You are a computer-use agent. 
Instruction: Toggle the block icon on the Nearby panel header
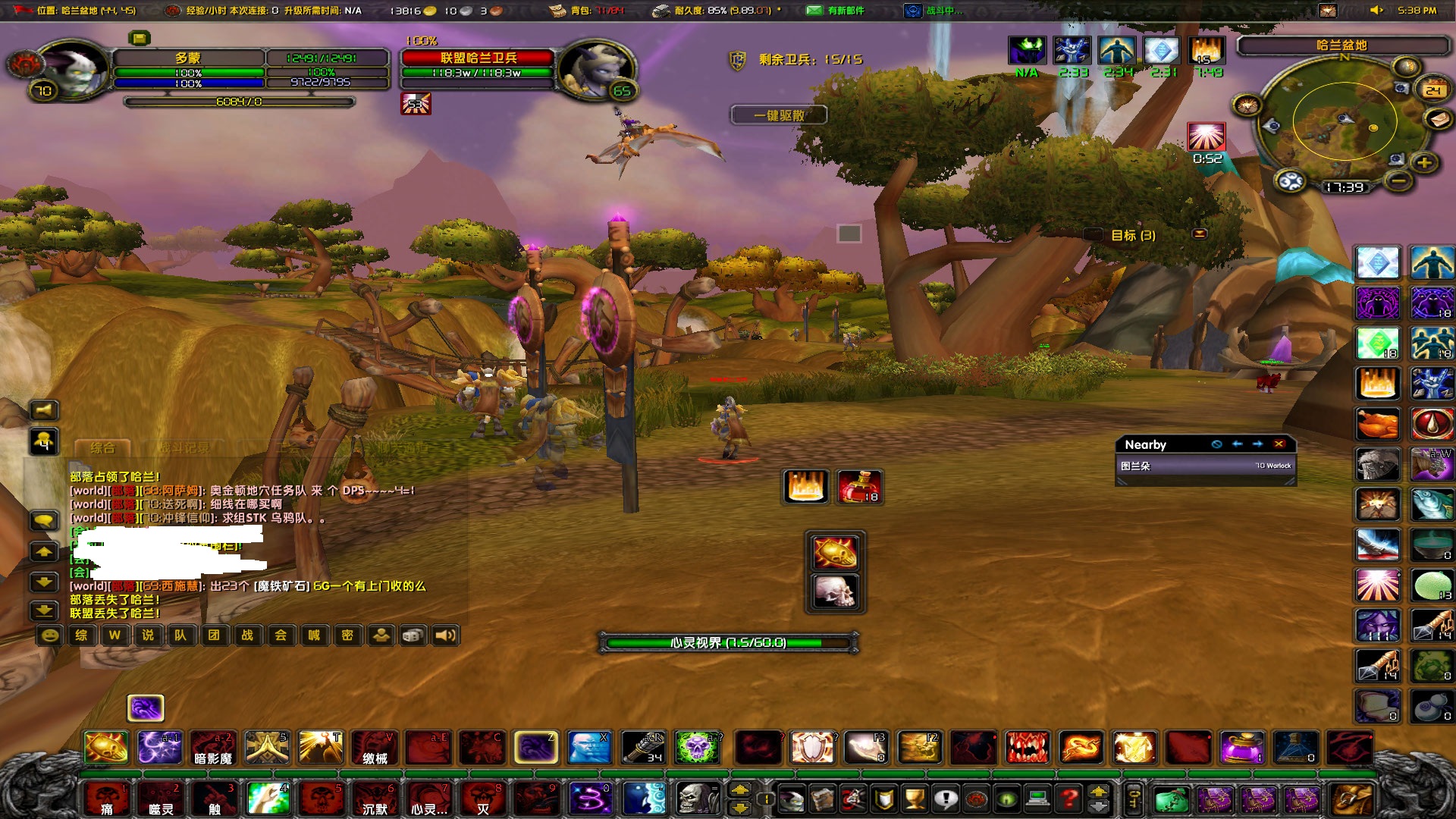point(1216,444)
